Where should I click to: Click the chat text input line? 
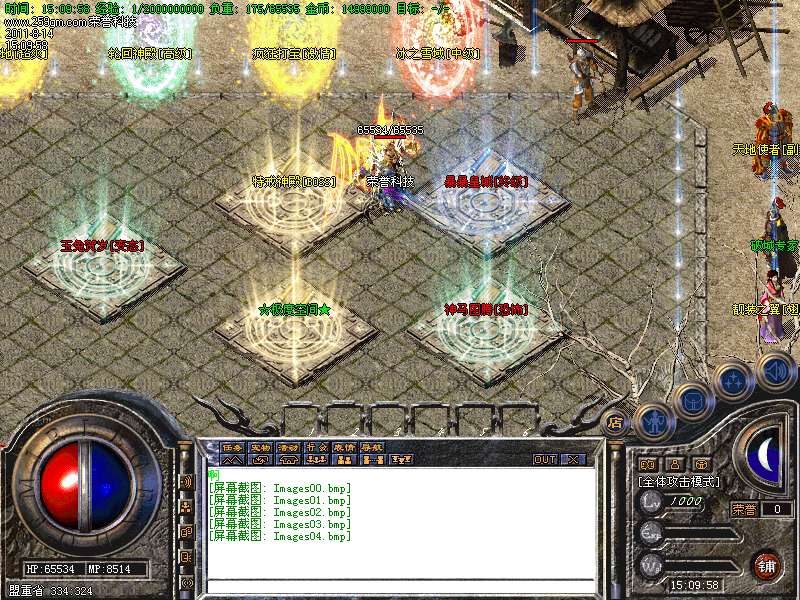(x=400, y=584)
